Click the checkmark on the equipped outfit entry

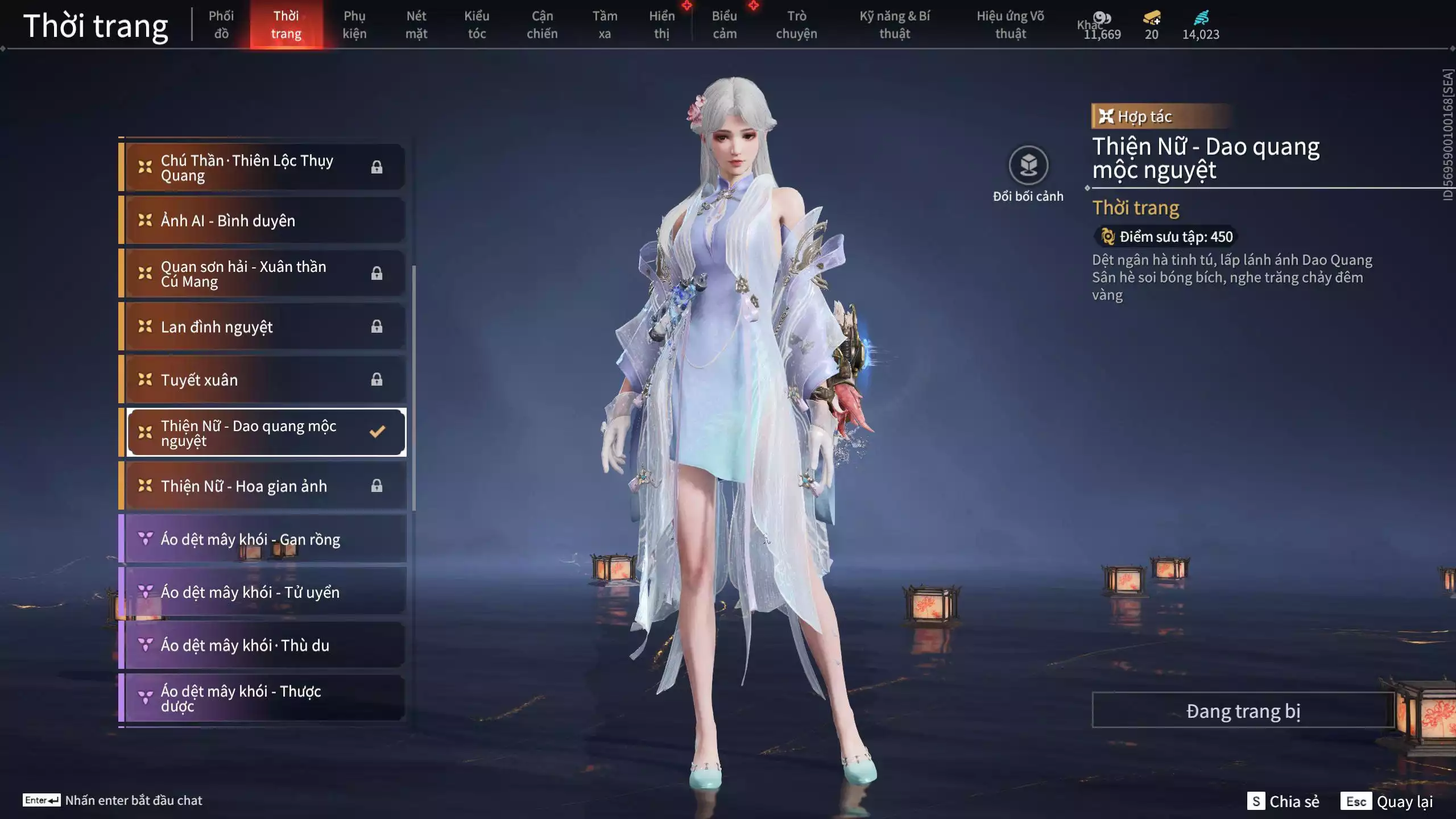[377, 432]
